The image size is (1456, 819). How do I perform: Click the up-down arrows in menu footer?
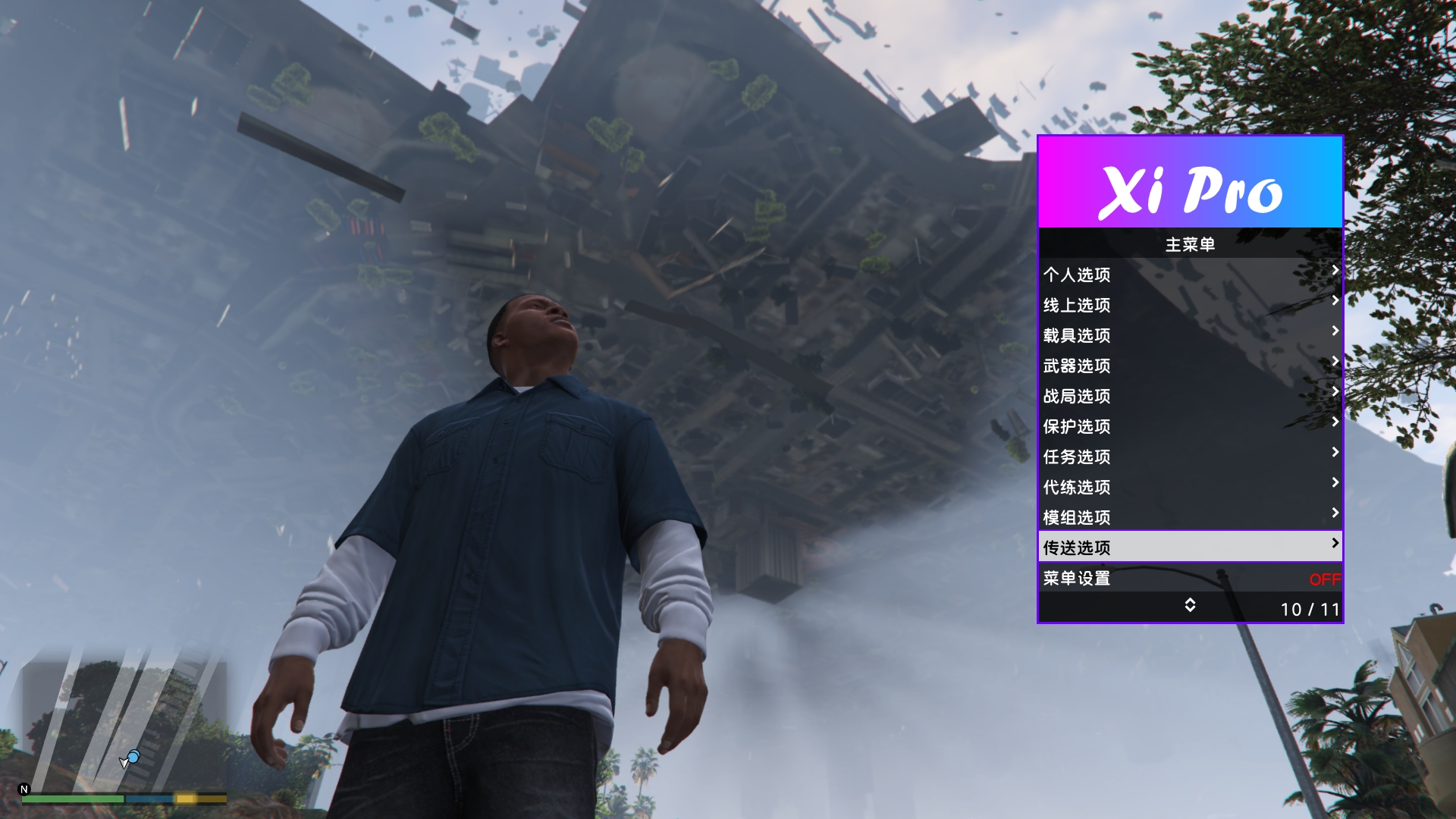(x=1190, y=605)
